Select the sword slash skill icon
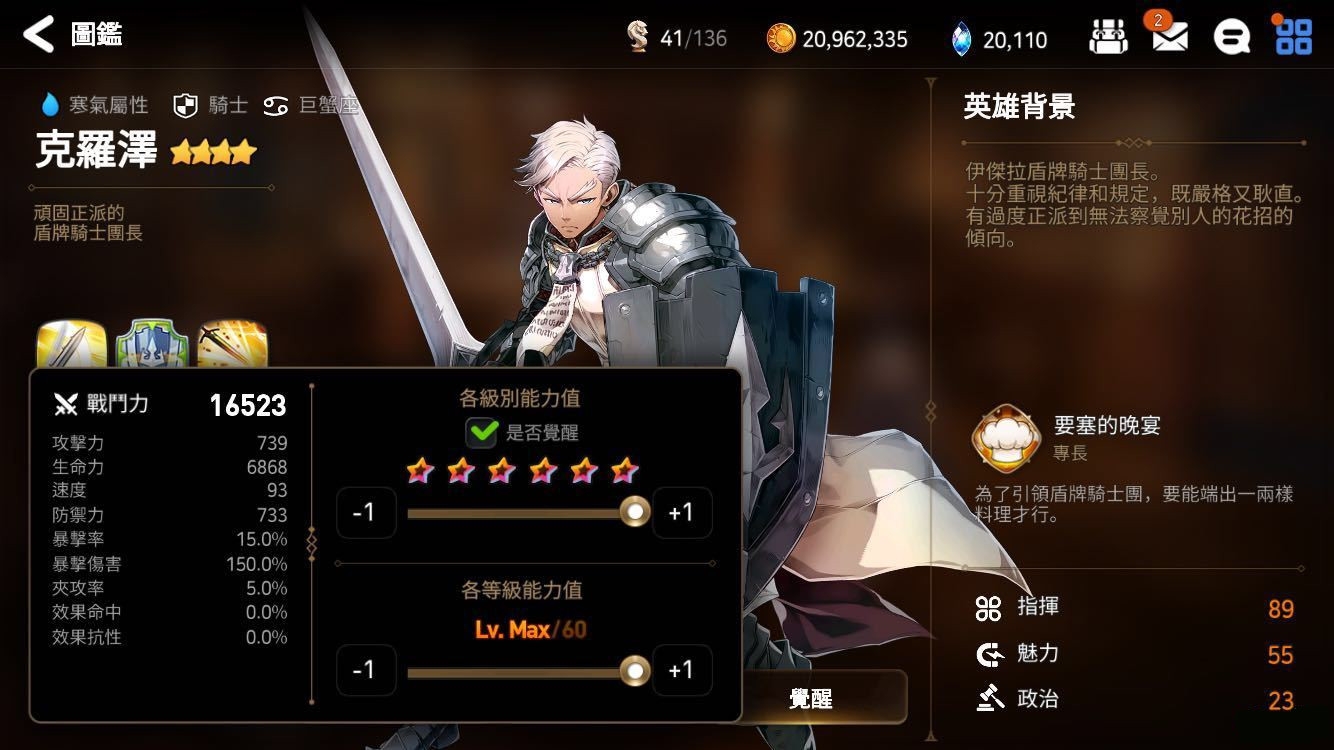 (71, 345)
